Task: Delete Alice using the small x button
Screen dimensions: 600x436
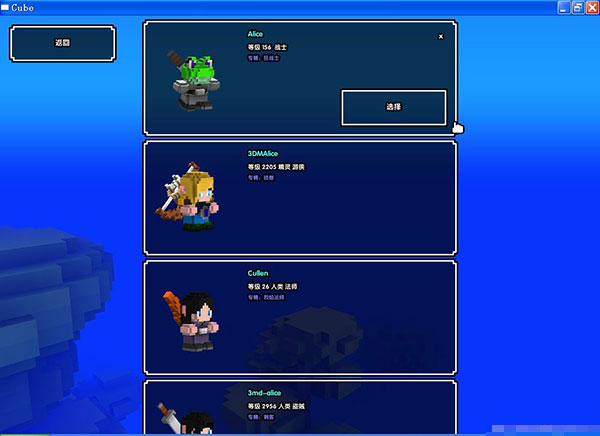Action: point(441,36)
